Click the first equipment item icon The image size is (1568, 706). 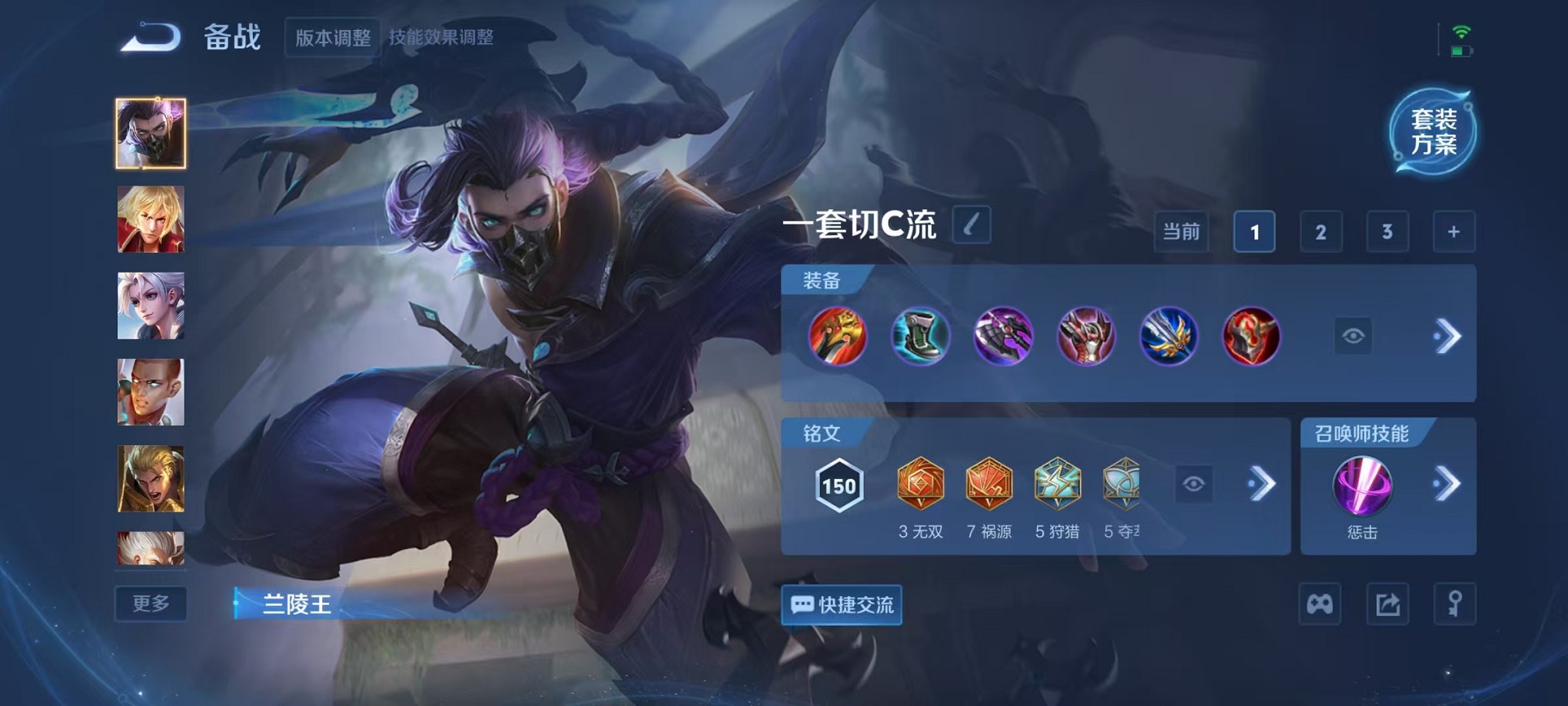839,336
